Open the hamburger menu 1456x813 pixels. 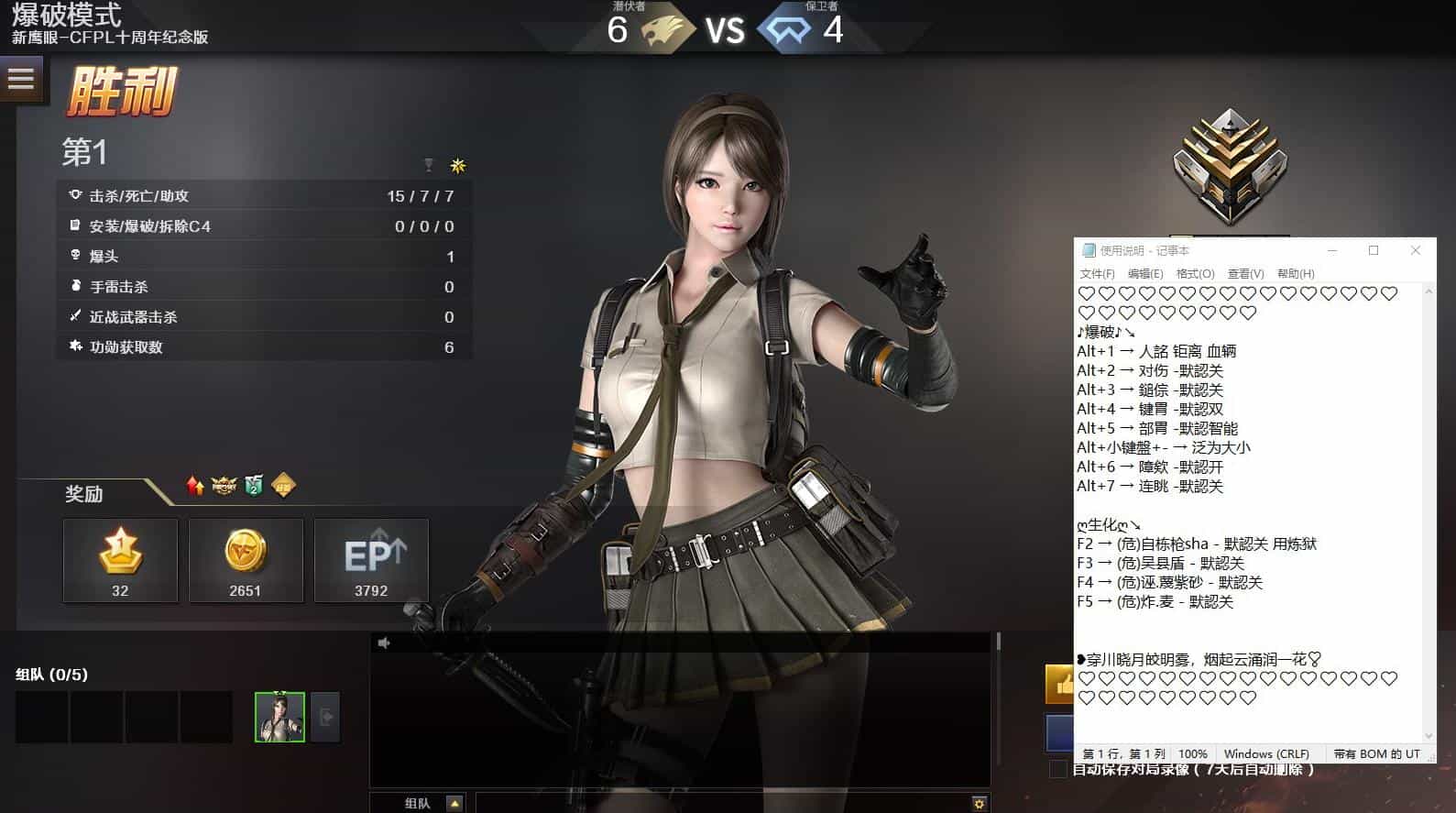(x=20, y=79)
